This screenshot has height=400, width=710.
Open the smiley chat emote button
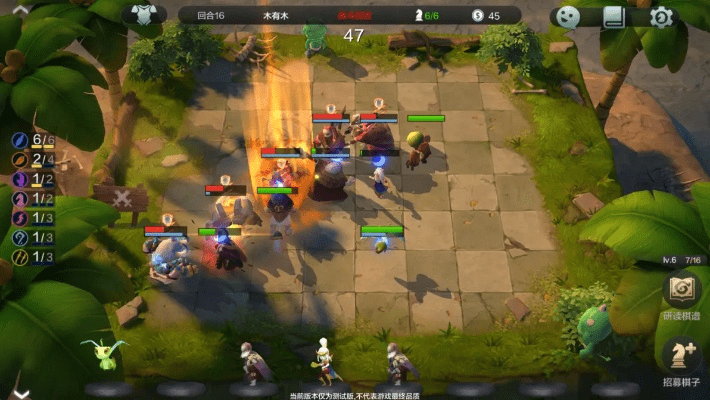point(567,17)
